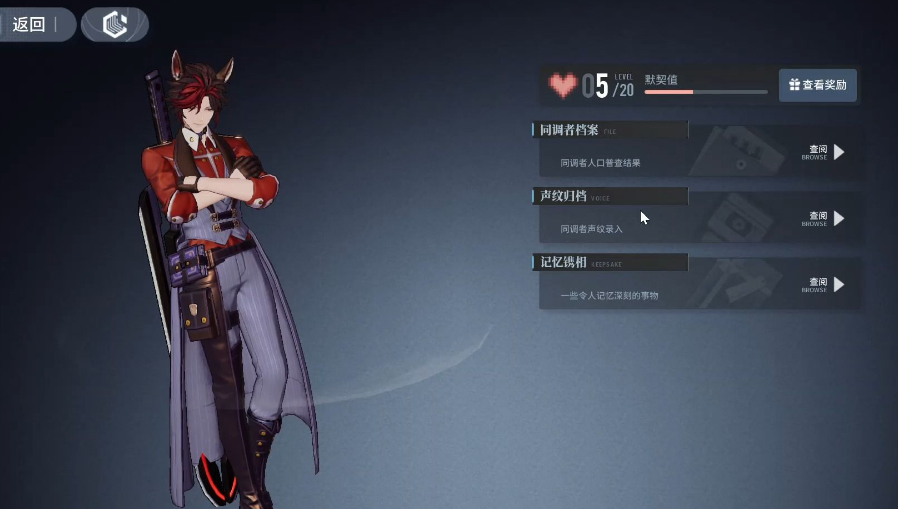Browse the 同调者档案 file entry
Viewport: 898px width, 509px height.
pos(826,152)
